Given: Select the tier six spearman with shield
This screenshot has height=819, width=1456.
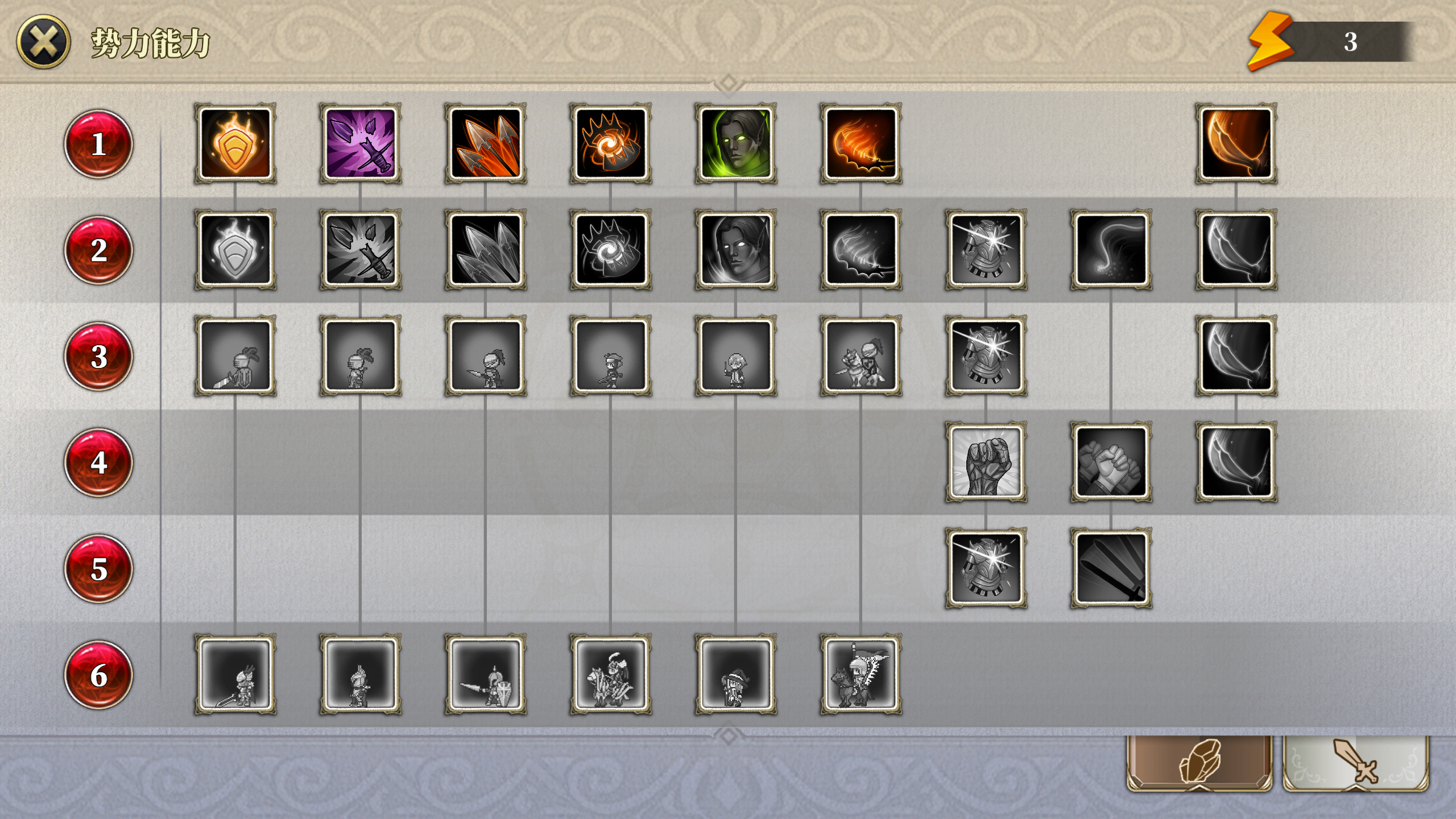Looking at the screenshot, I should click(x=486, y=675).
